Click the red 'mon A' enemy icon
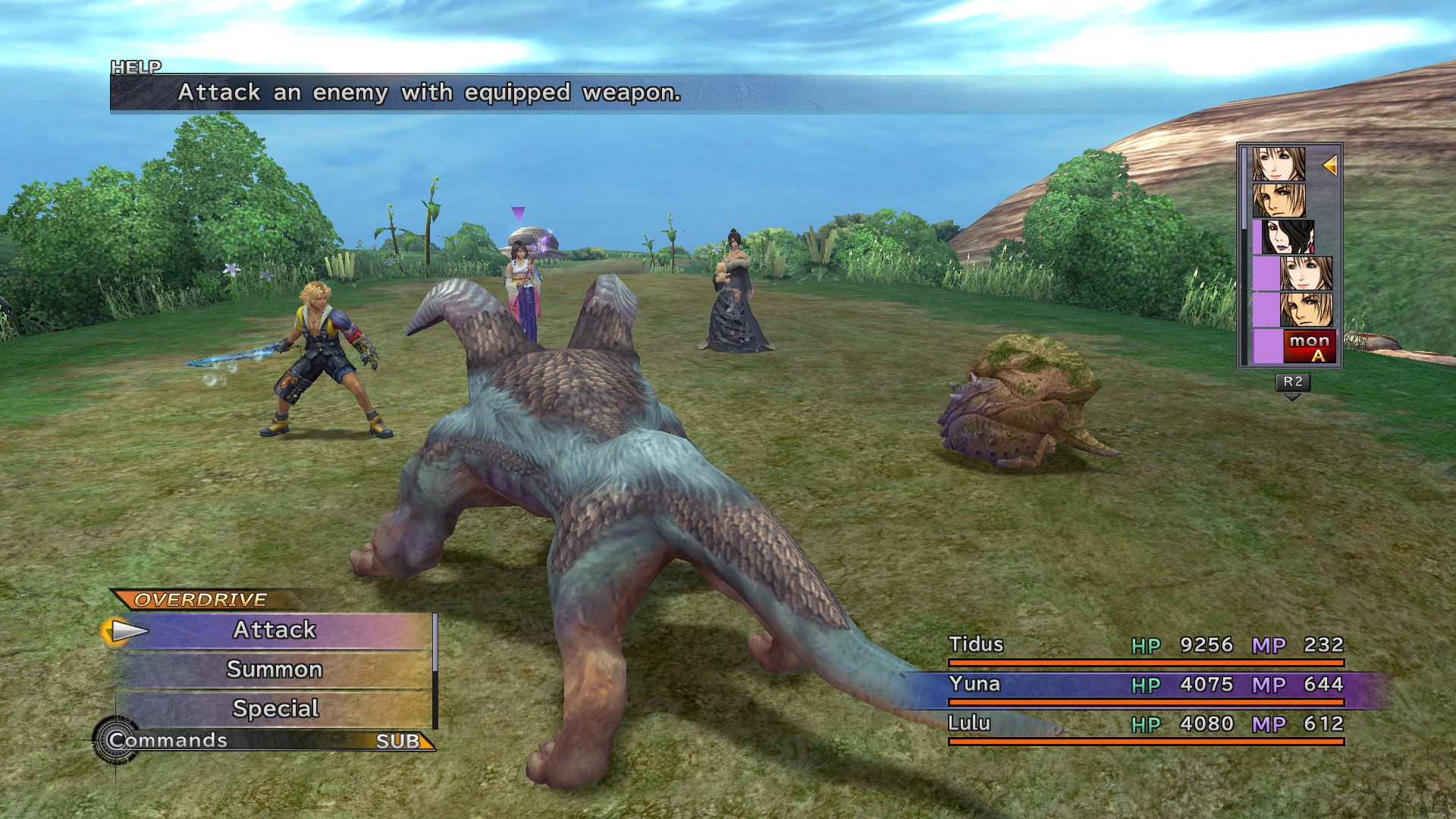The height and width of the screenshot is (819, 1456). [1310, 346]
